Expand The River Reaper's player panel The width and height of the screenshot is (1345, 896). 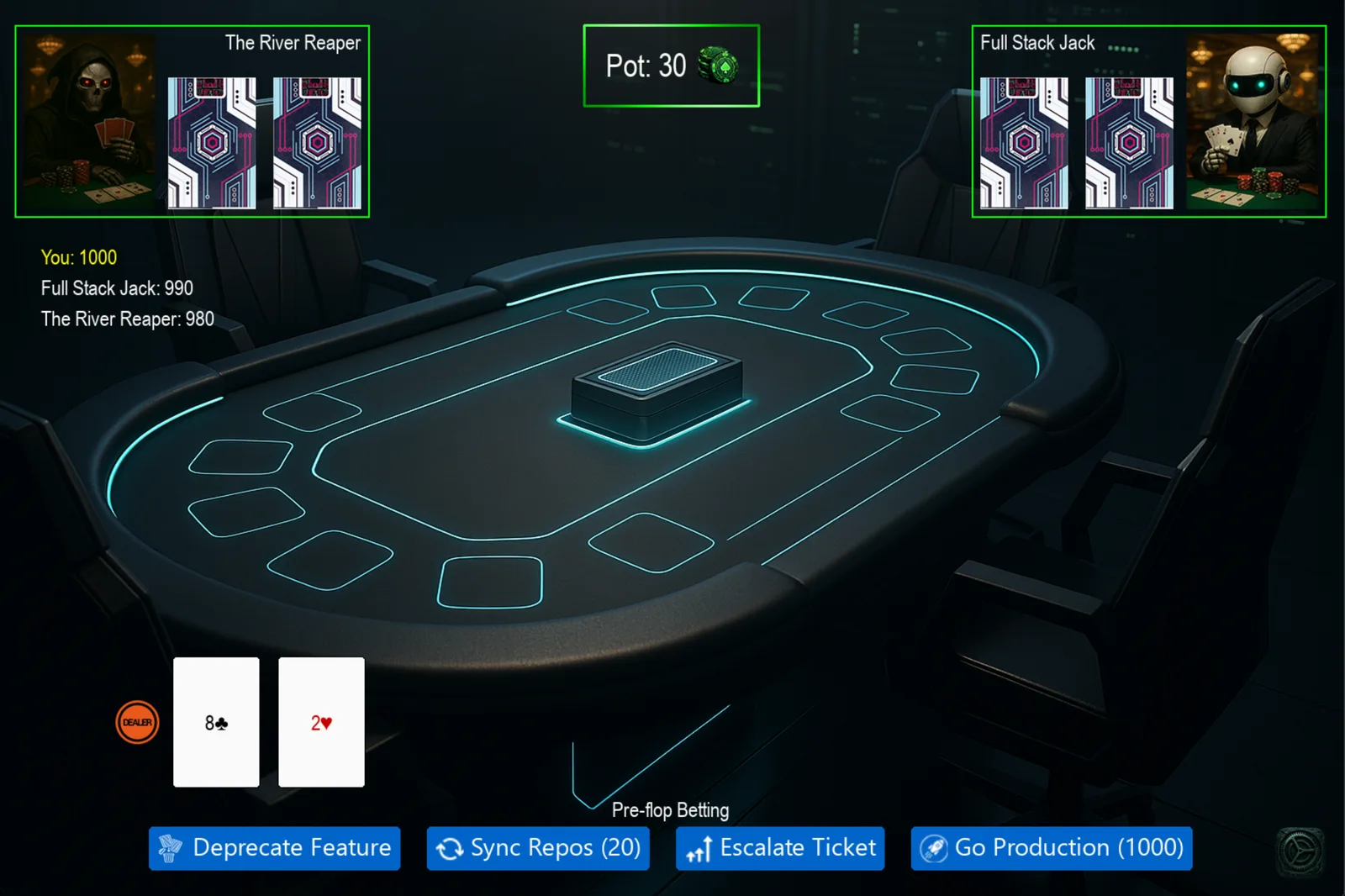(x=192, y=120)
